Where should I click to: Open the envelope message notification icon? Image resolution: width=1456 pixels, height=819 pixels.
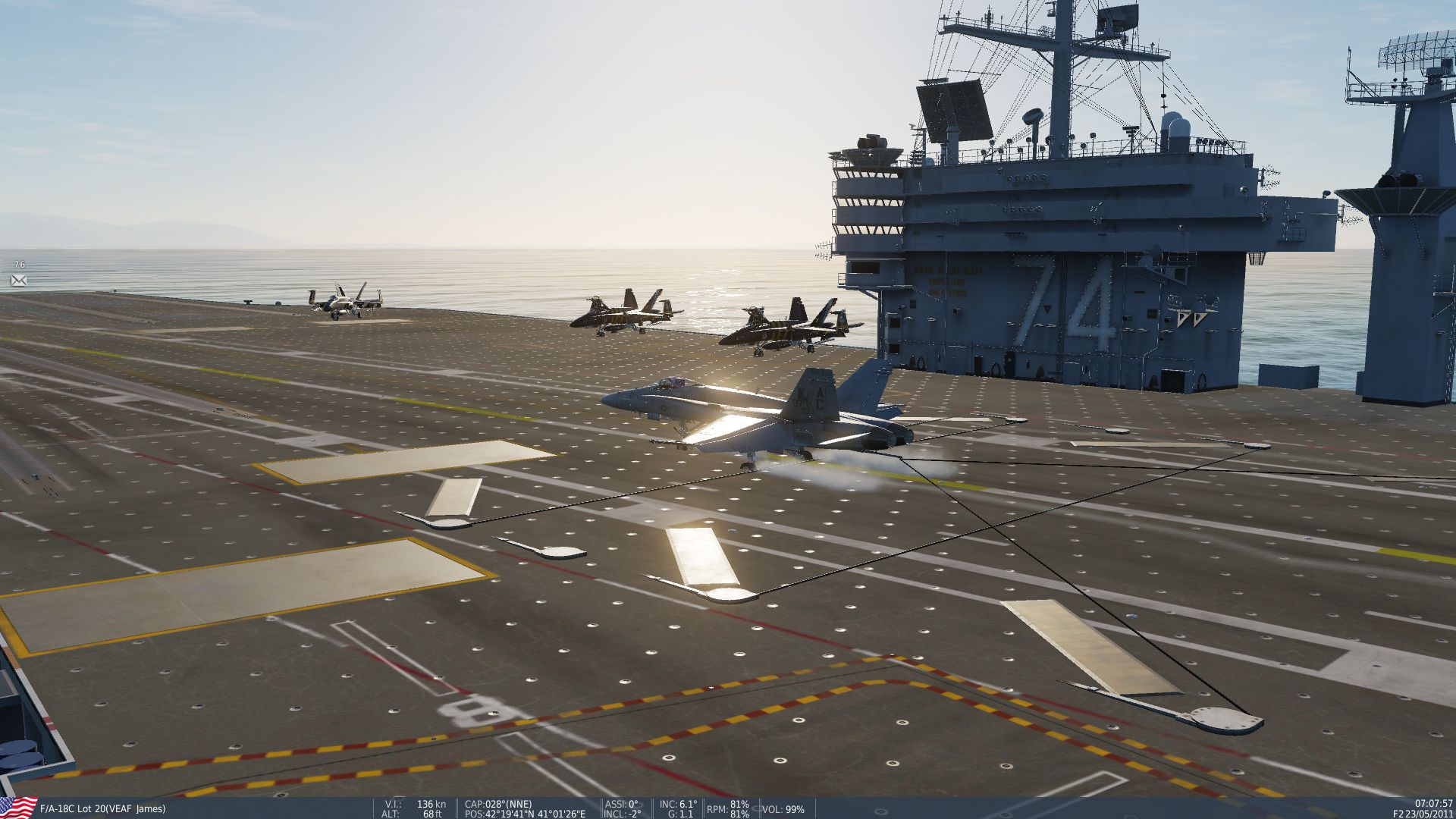[x=19, y=281]
